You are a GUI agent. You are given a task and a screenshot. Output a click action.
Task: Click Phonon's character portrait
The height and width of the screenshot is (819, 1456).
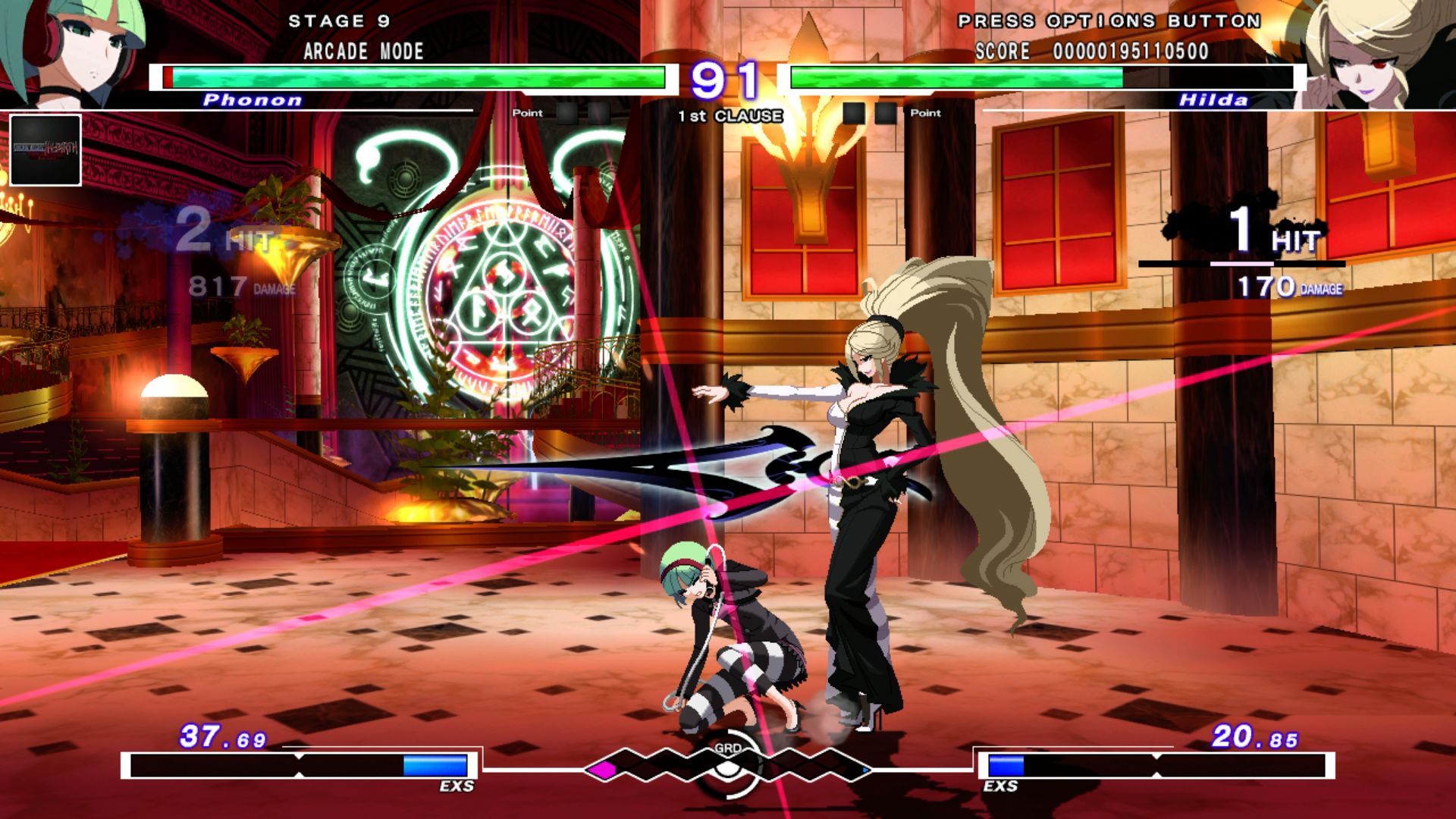click(x=72, y=53)
